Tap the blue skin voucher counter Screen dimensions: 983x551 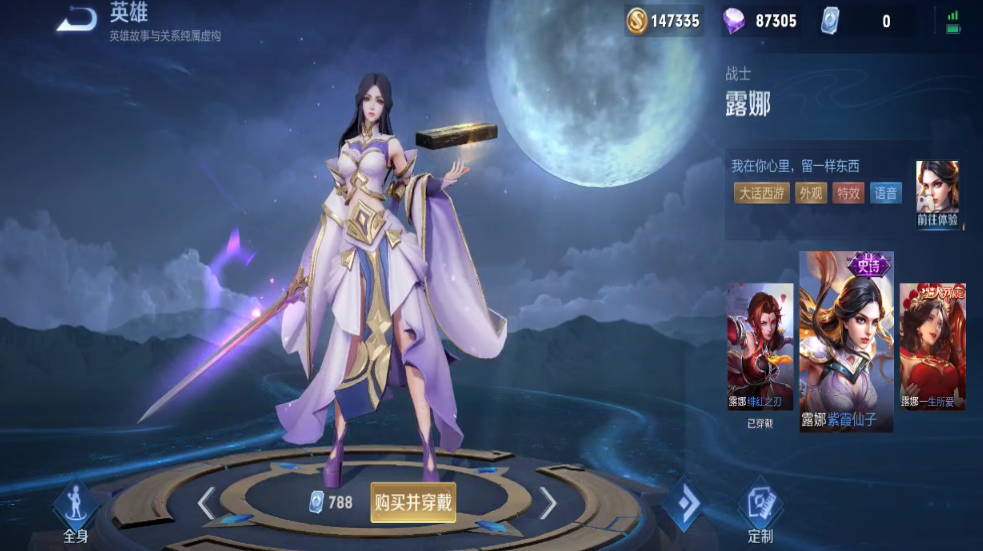856,20
